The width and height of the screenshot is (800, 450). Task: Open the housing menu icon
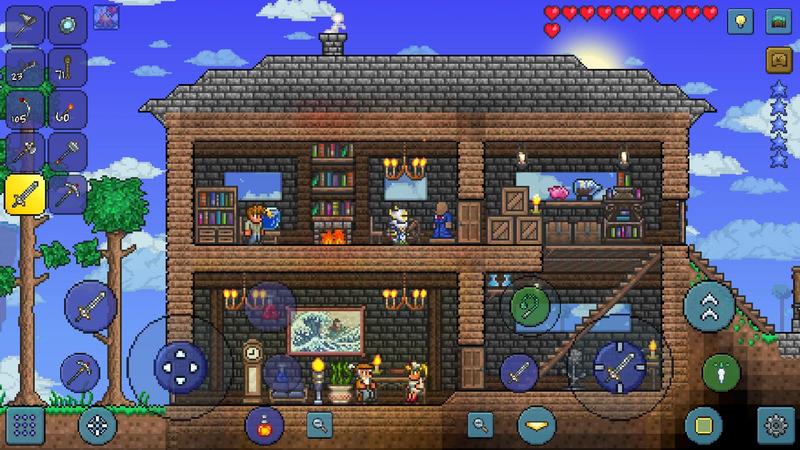775,20
